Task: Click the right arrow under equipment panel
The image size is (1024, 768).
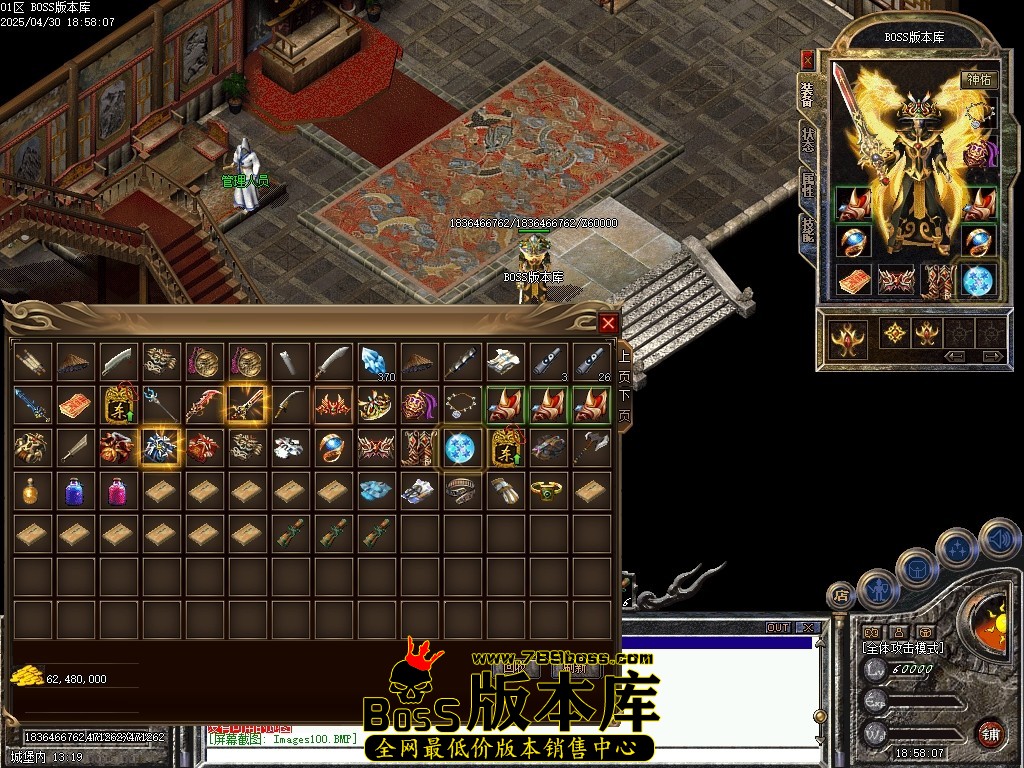Action: coord(992,355)
